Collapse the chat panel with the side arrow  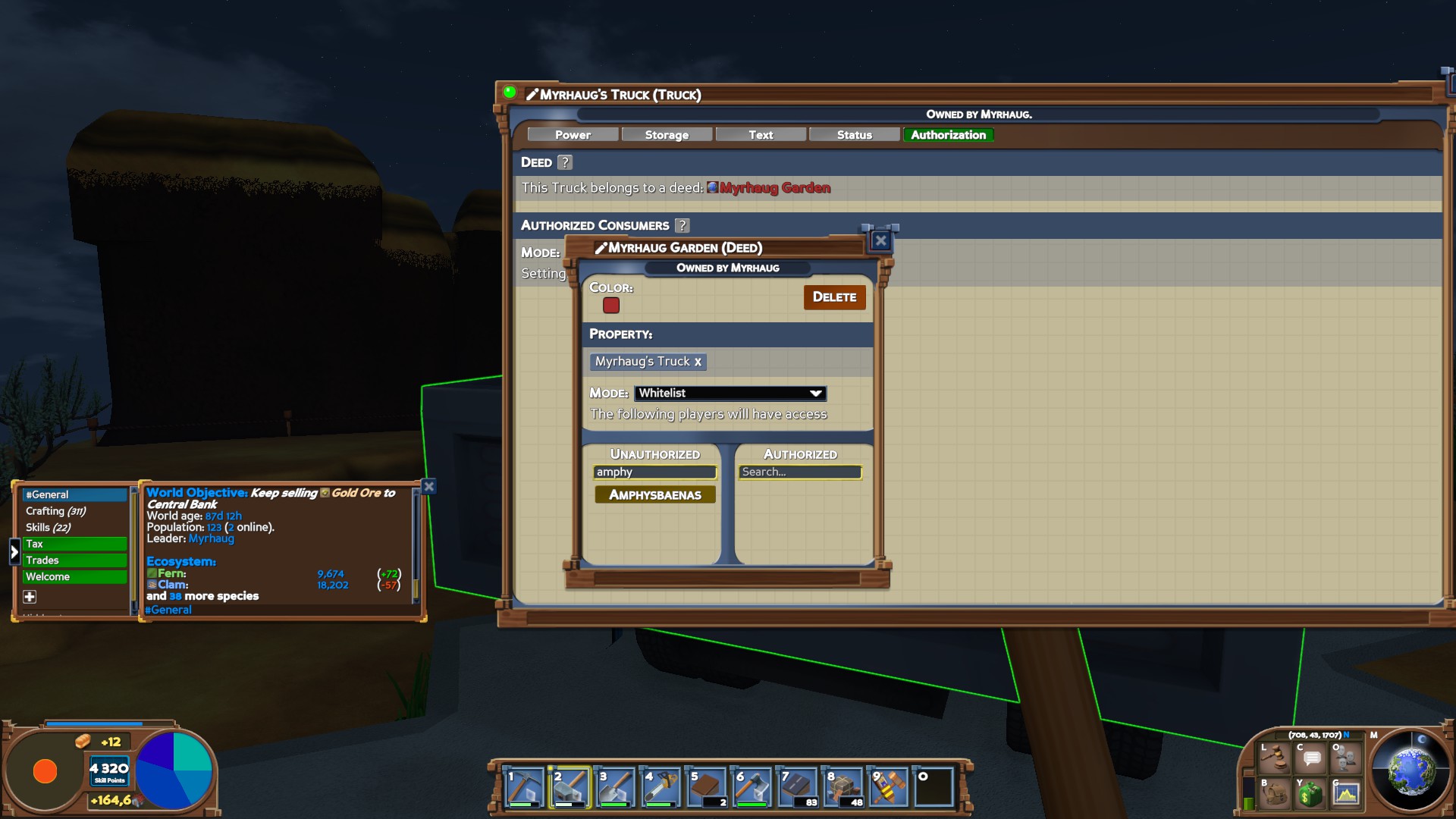click(14, 552)
